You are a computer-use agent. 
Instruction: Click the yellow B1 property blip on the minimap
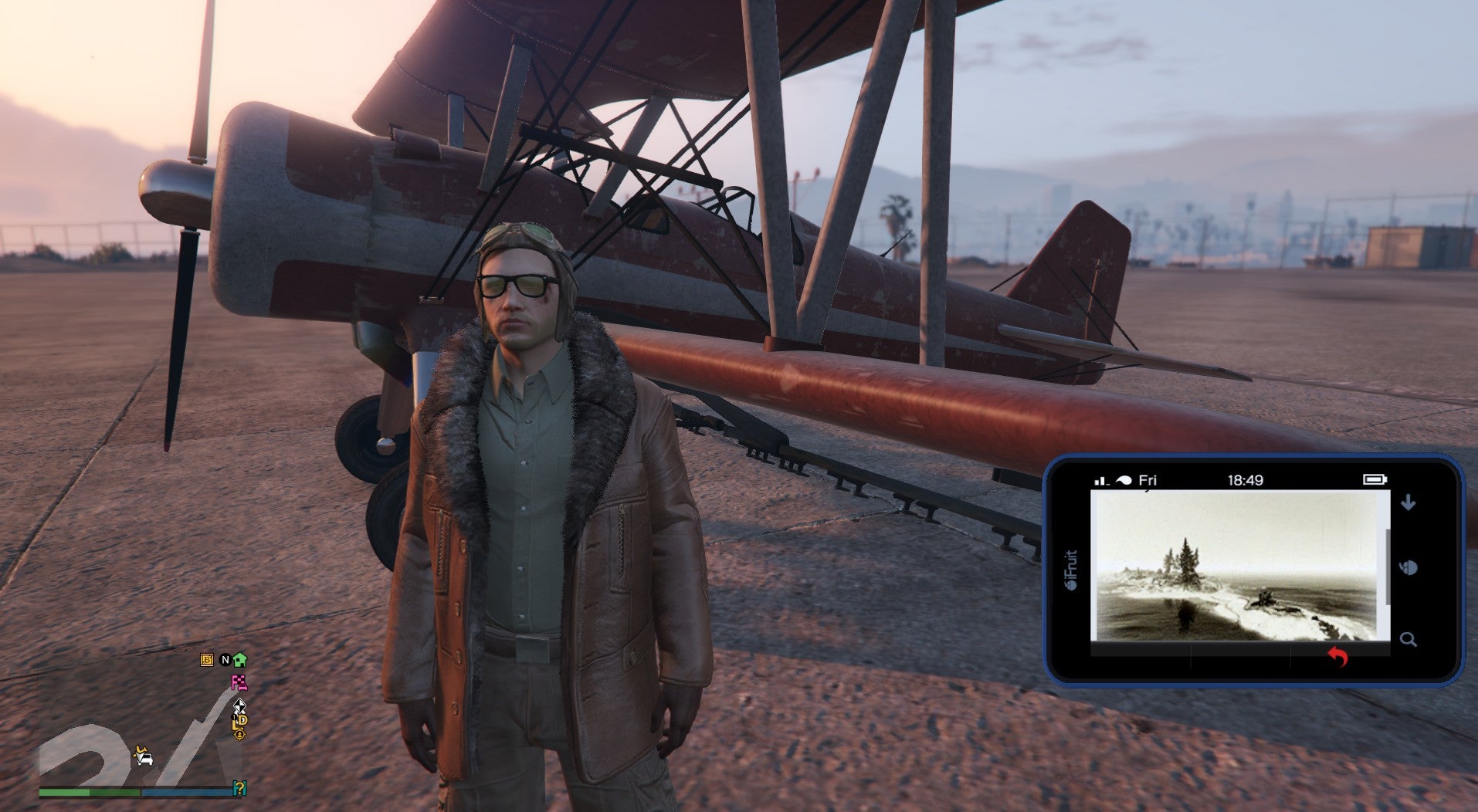click(x=207, y=660)
